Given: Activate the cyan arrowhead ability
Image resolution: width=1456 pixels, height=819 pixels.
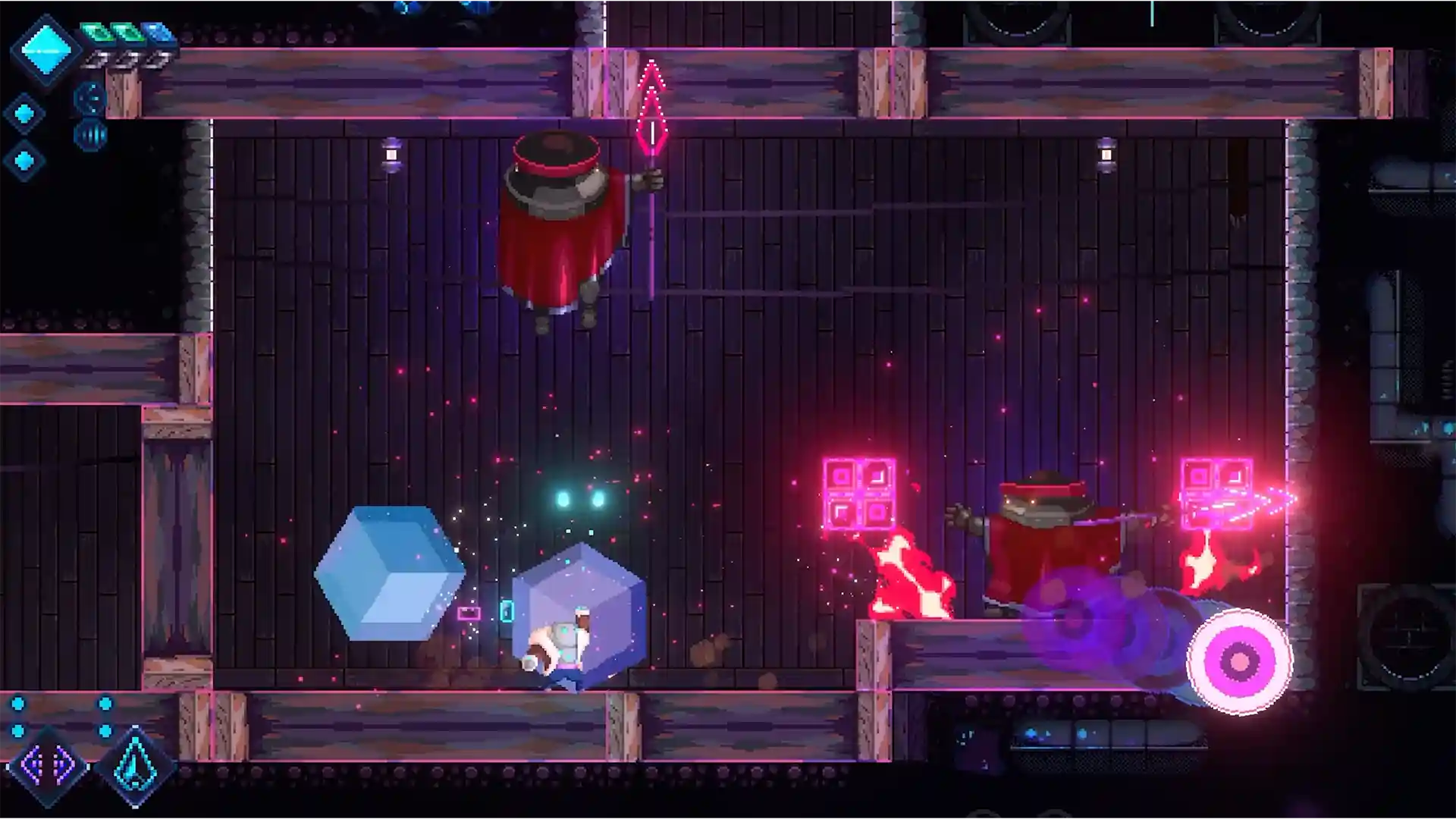Looking at the screenshot, I should pyautogui.click(x=136, y=766).
